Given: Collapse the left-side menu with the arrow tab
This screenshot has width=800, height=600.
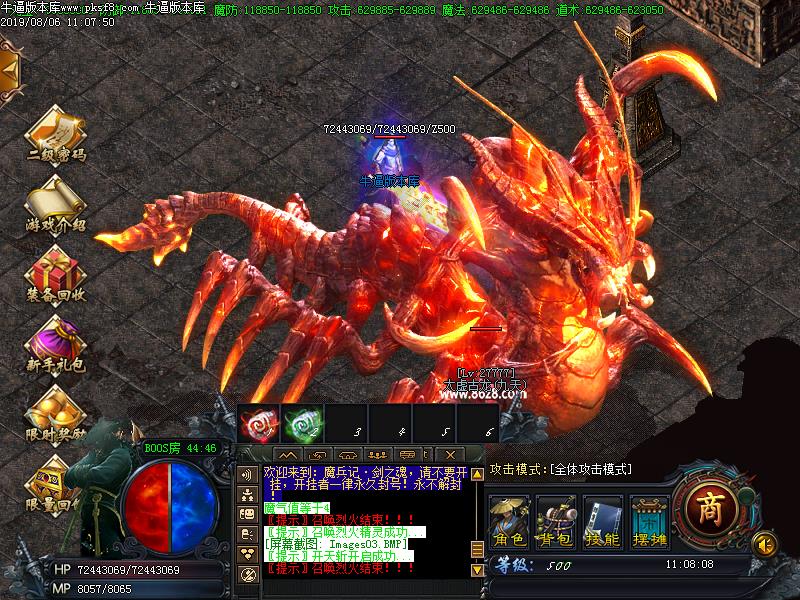Looking at the screenshot, I should coord(10,68).
